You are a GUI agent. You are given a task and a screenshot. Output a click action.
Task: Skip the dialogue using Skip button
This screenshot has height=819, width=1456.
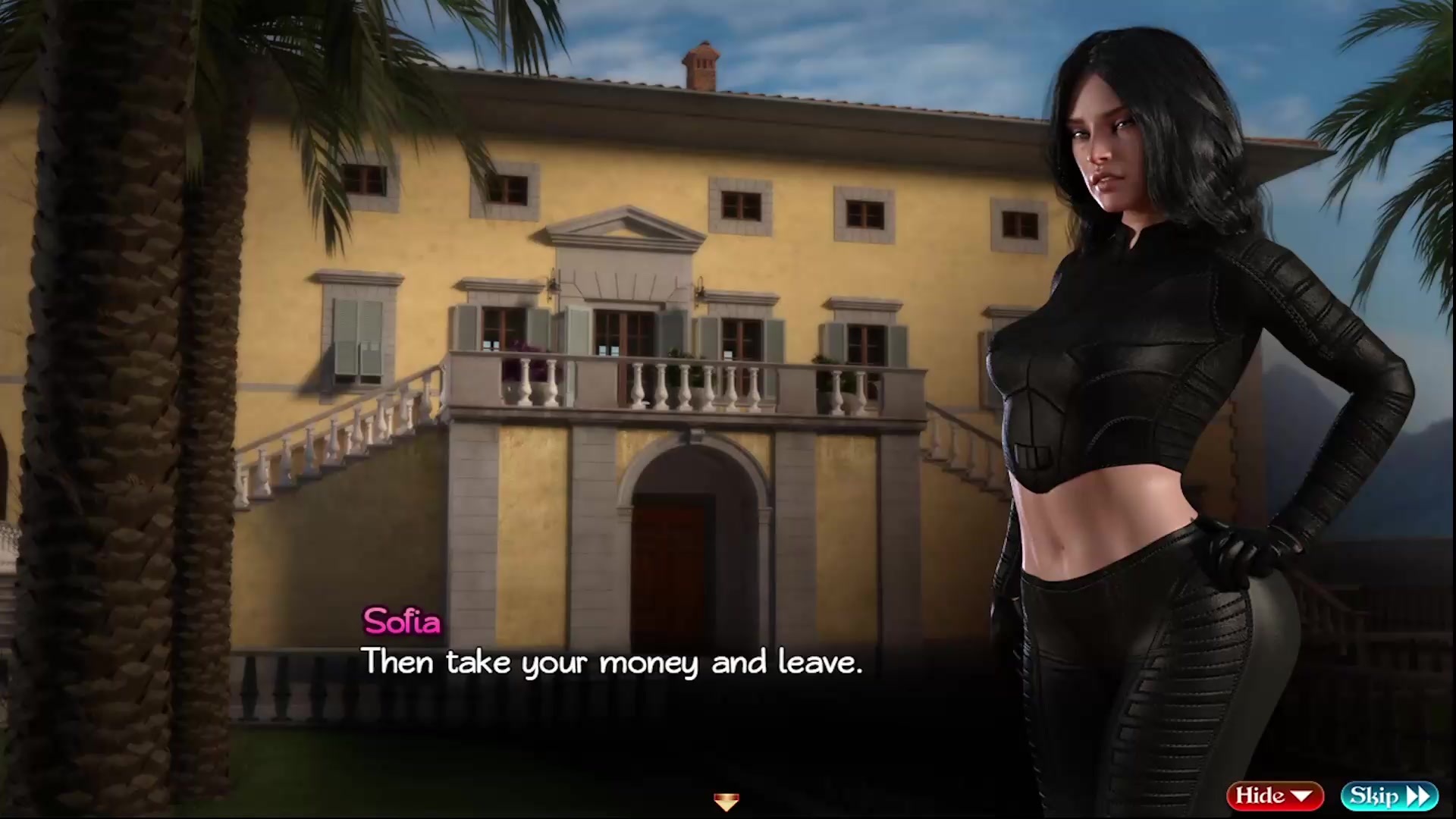pyautogui.click(x=1389, y=795)
